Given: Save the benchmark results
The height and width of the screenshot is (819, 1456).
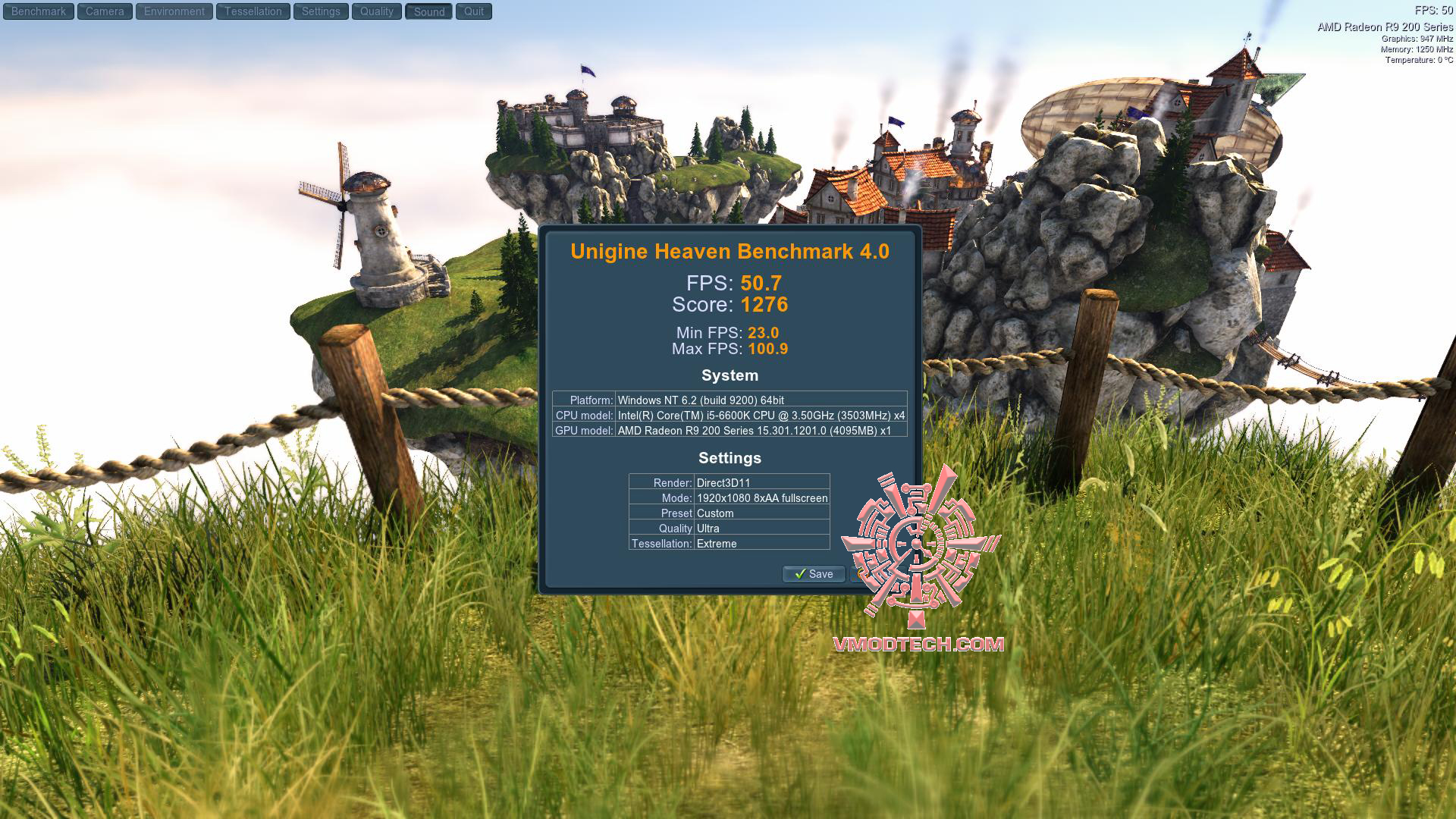Looking at the screenshot, I should tap(814, 574).
